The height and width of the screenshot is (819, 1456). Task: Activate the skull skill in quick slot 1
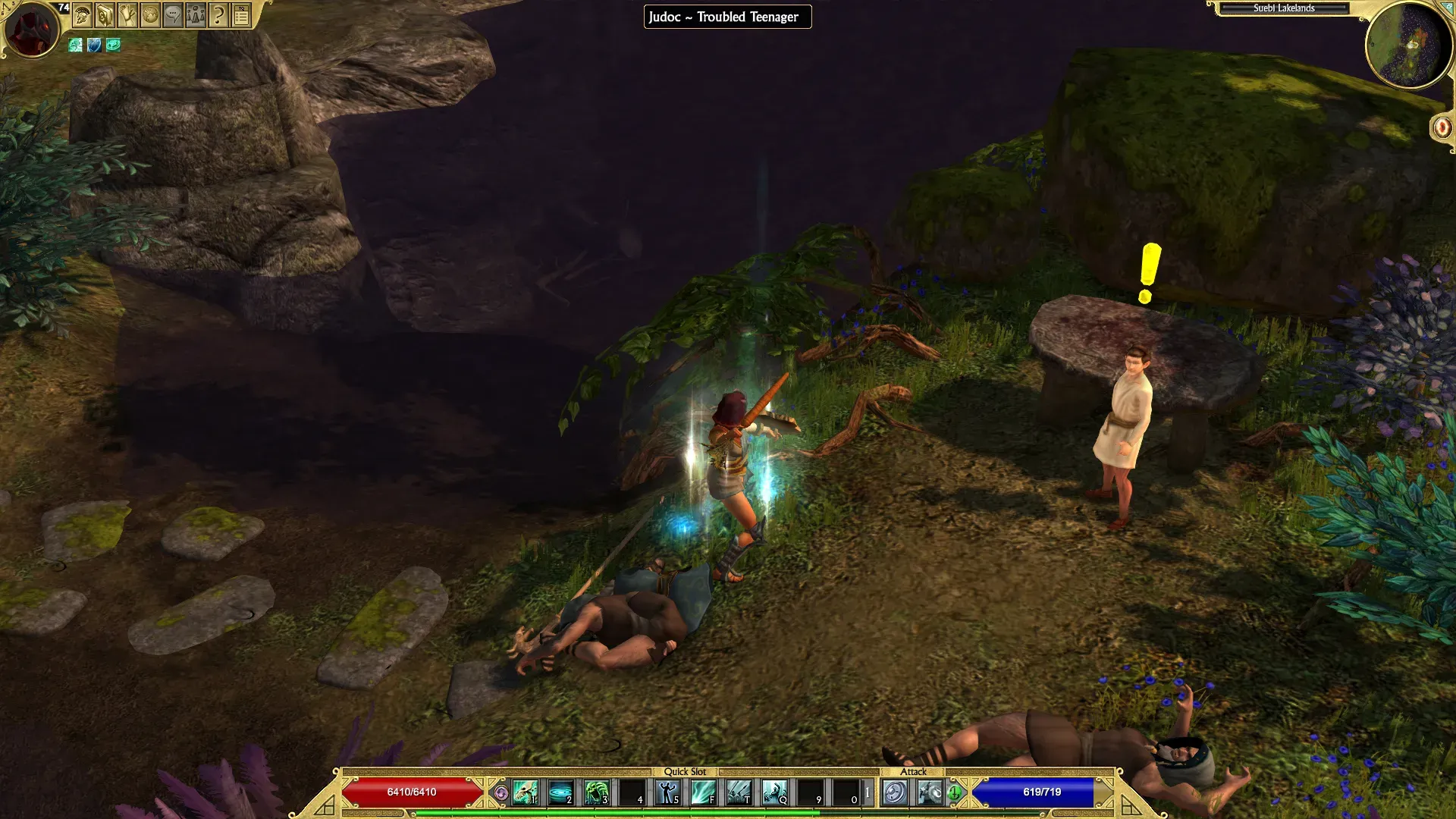525,792
